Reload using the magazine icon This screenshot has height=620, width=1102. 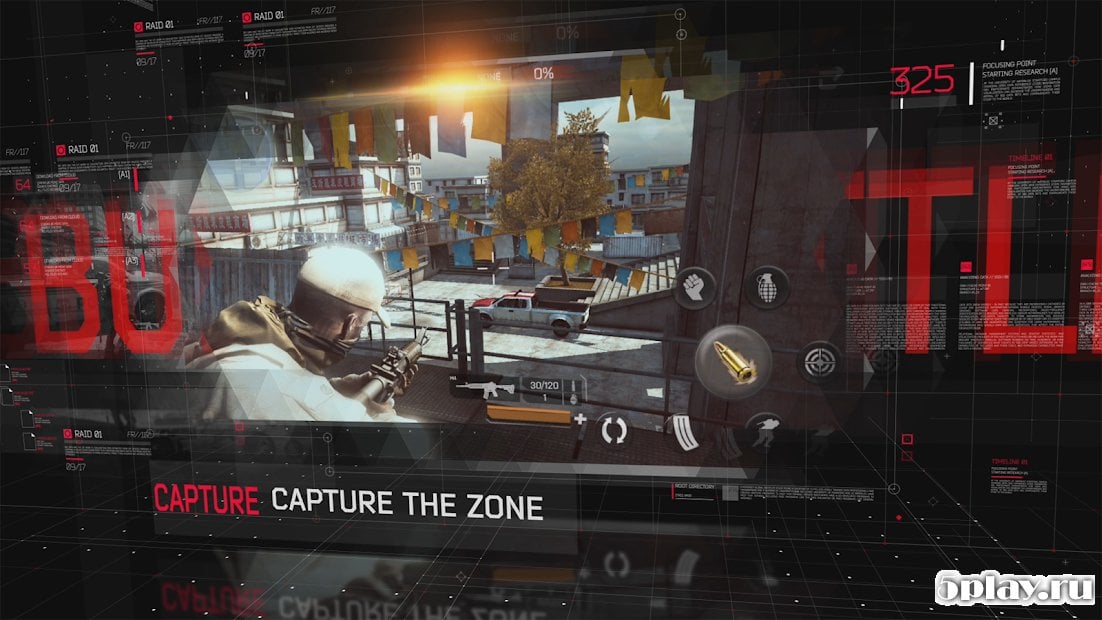pos(682,433)
